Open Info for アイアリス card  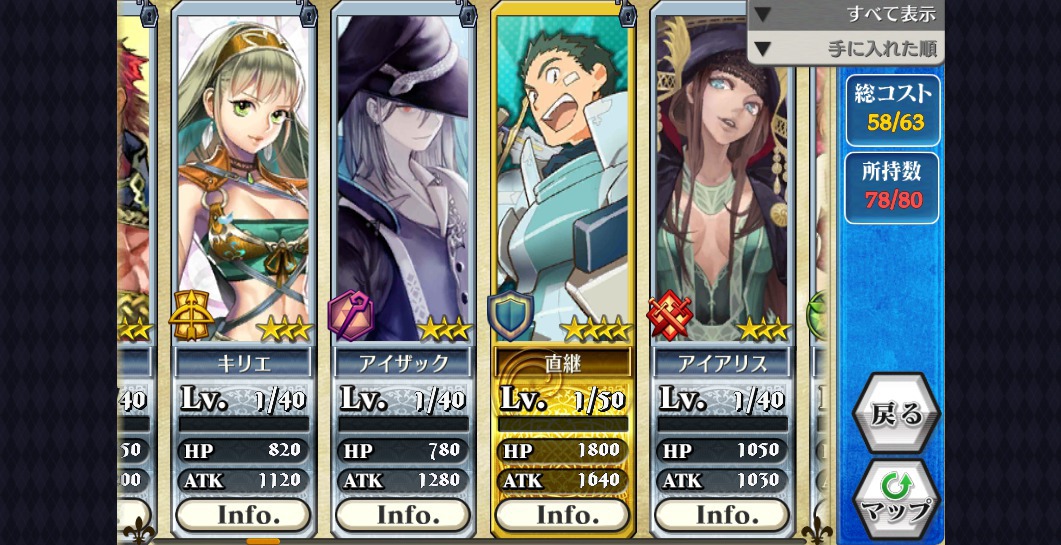tap(721, 515)
